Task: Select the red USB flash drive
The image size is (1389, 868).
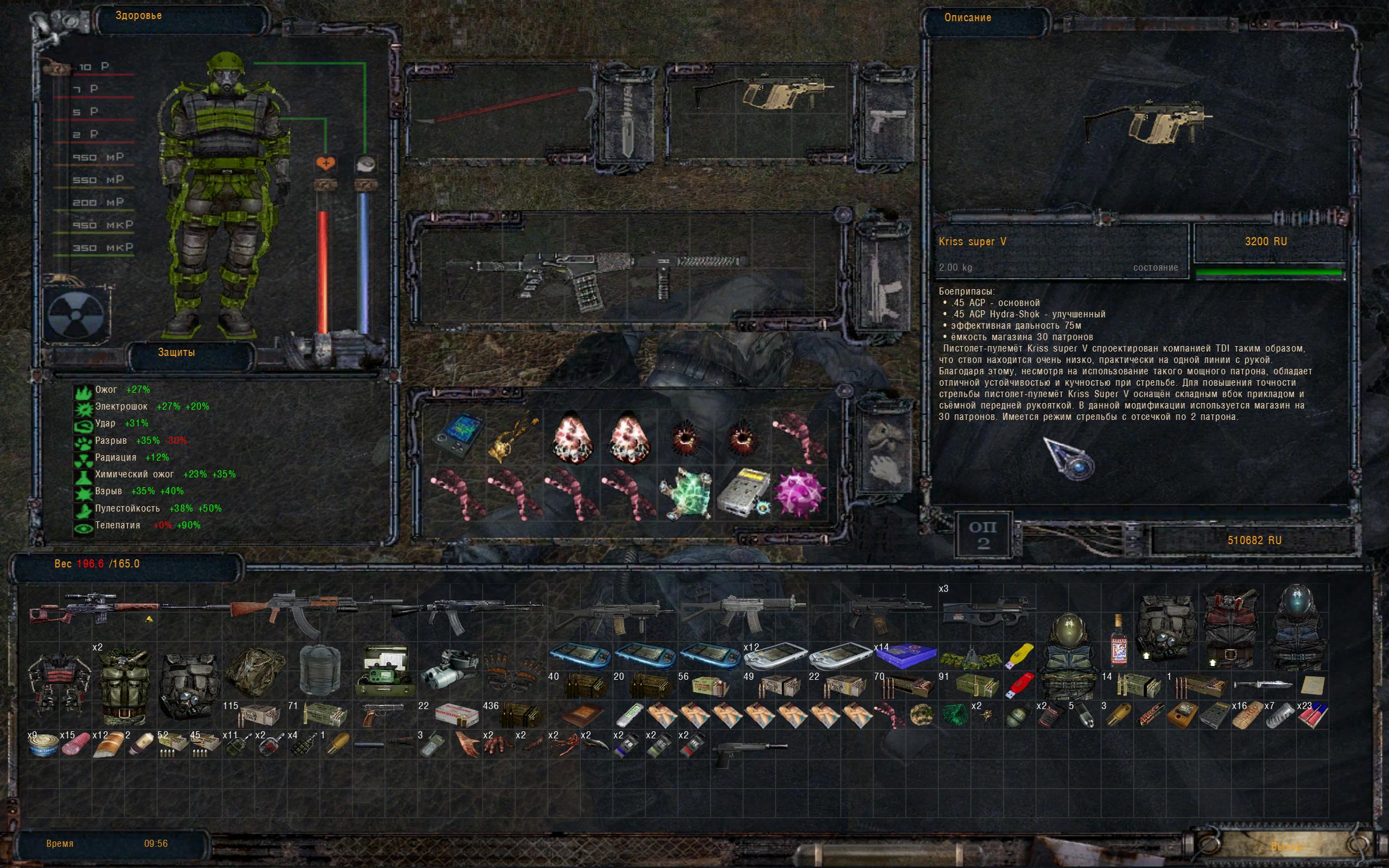Action: [x=1020, y=685]
